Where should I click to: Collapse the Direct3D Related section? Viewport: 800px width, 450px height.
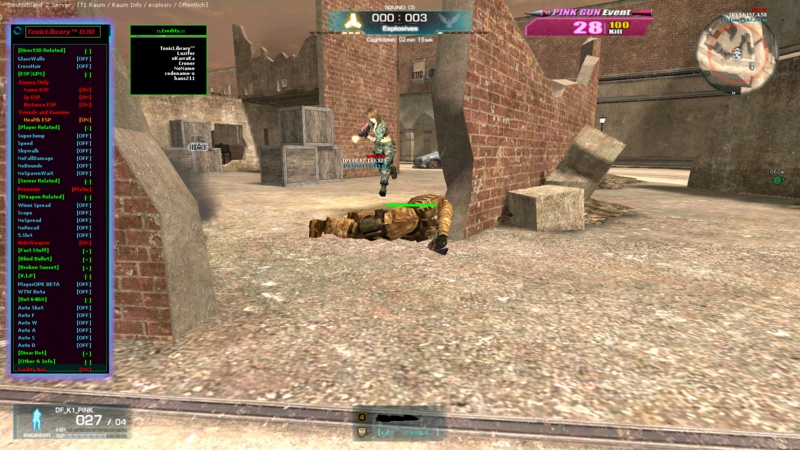[x=87, y=50]
